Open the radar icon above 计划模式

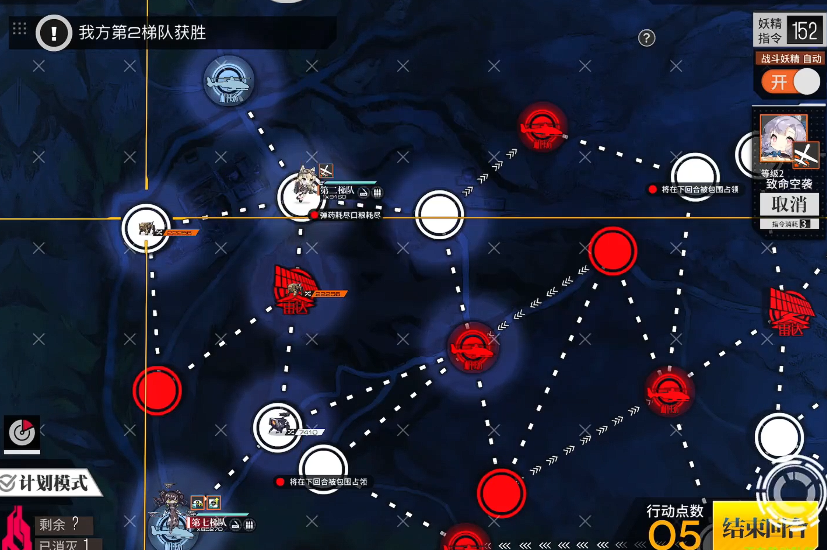pos(20,432)
